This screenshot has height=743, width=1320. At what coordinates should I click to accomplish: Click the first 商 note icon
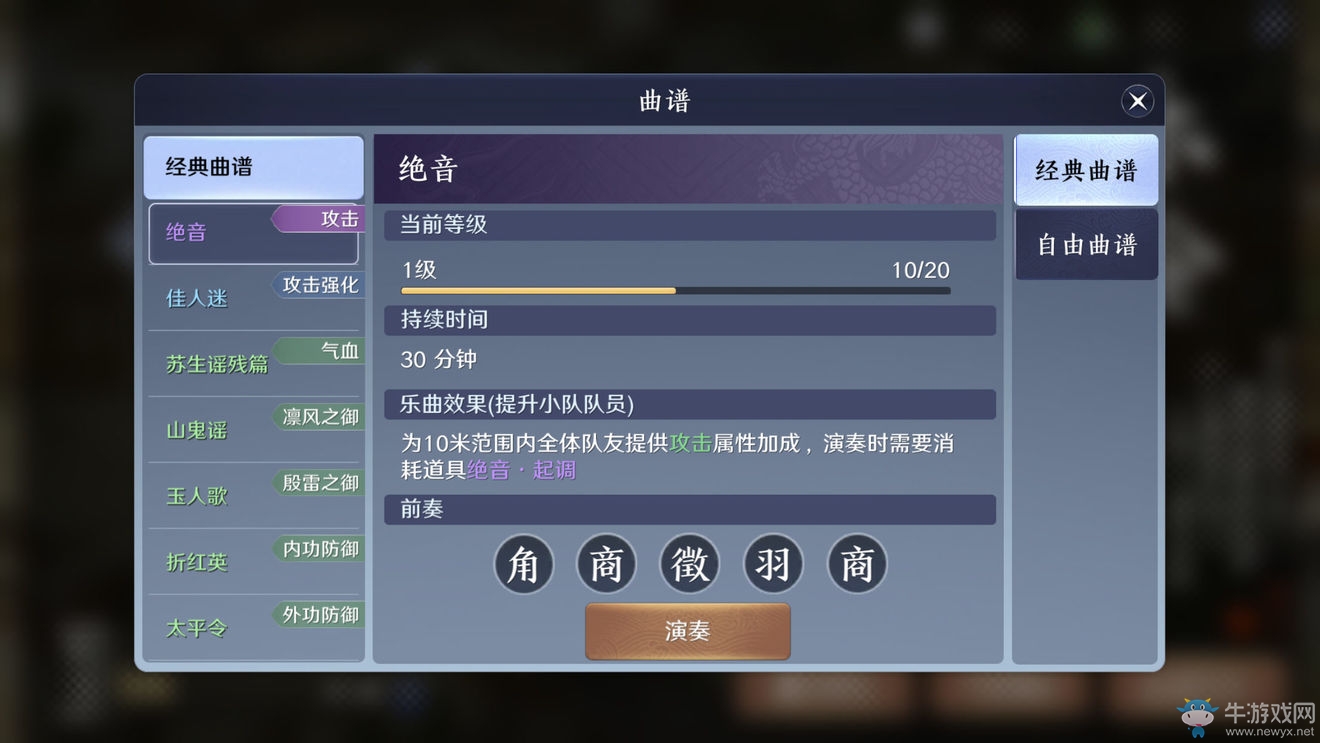pyautogui.click(x=607, y=564)
